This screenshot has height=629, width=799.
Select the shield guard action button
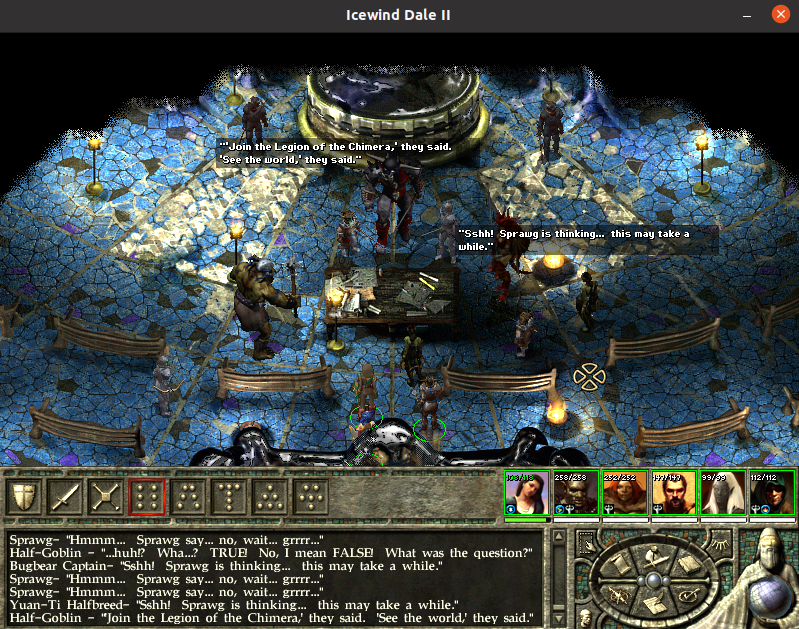24,496
